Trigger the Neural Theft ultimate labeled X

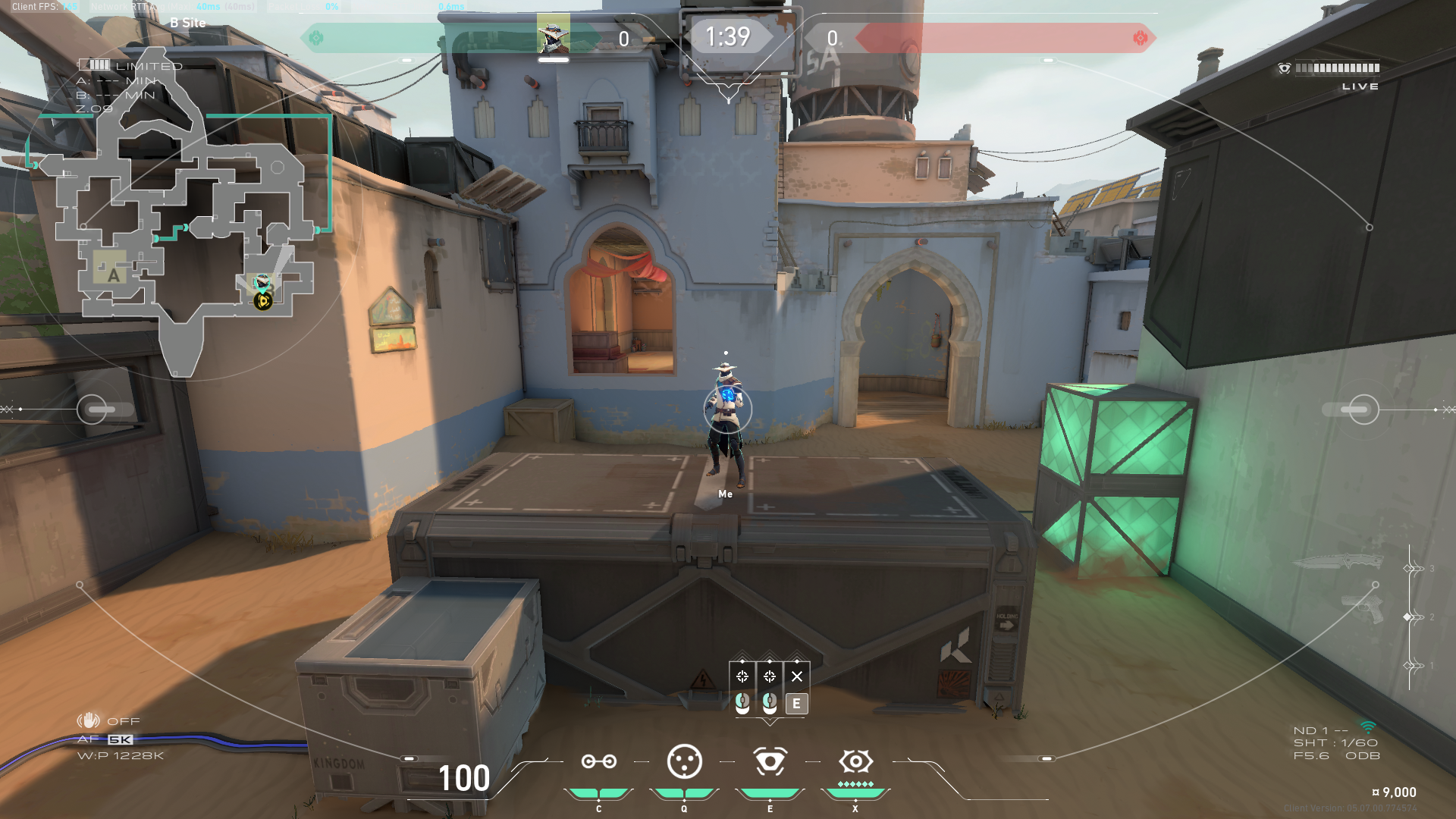(x=855, y=761)
